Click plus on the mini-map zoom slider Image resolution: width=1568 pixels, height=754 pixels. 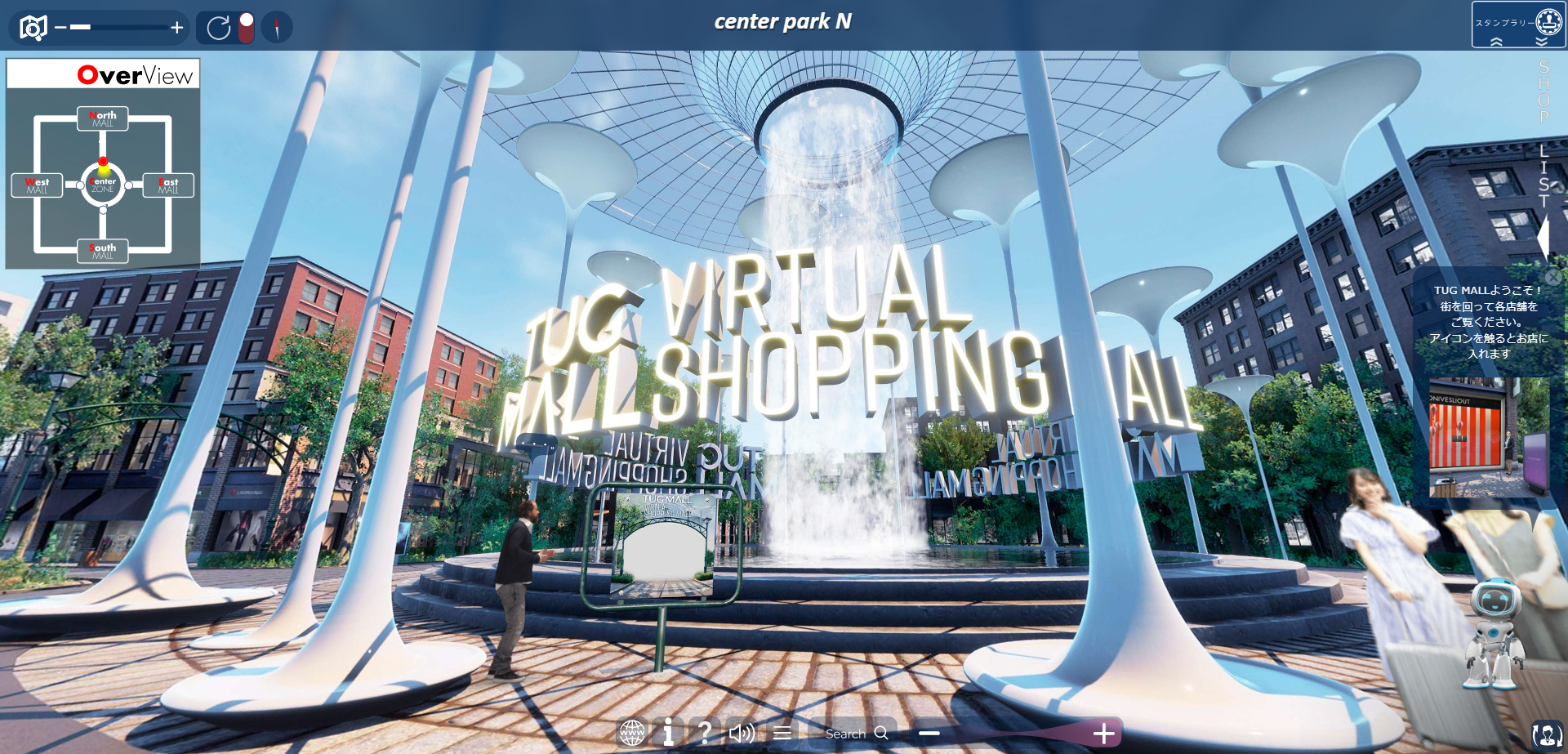[x=176, y=26]
